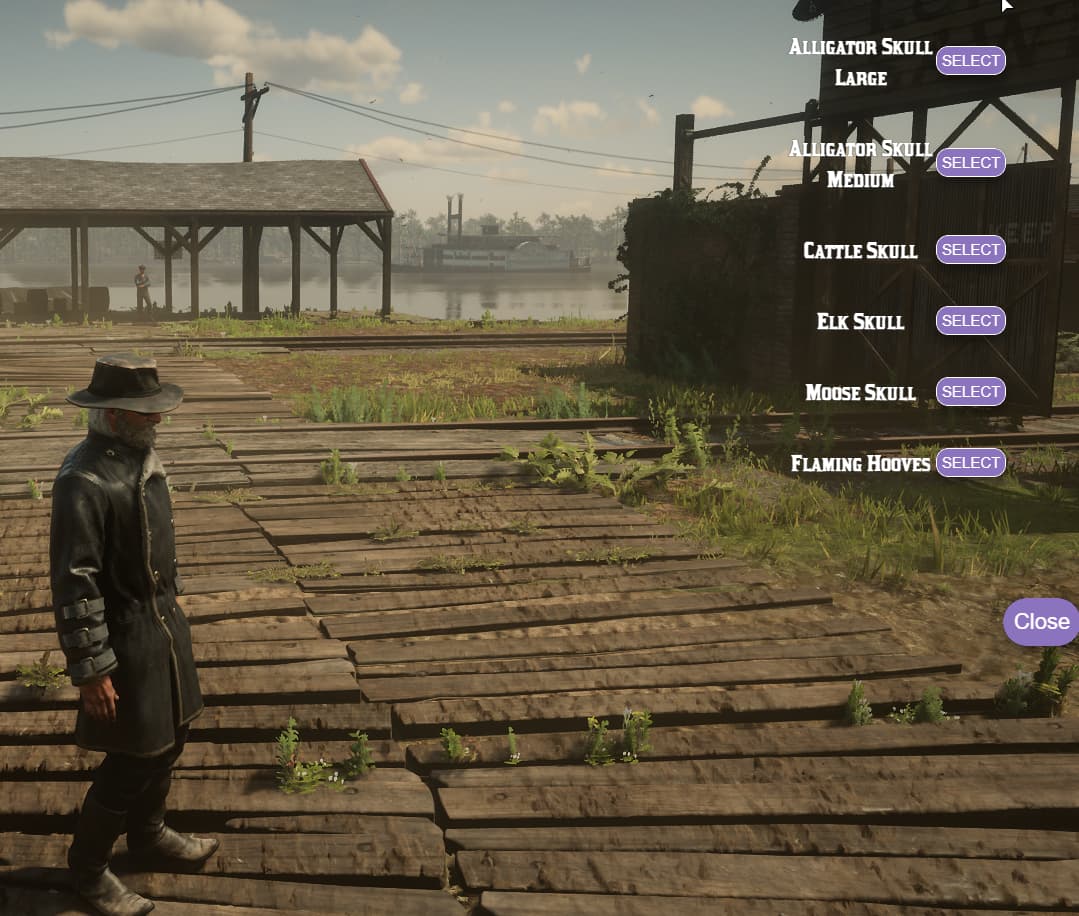
Task: Choose the Alligator Skull Medium item
Action: [x=970, y=162]
